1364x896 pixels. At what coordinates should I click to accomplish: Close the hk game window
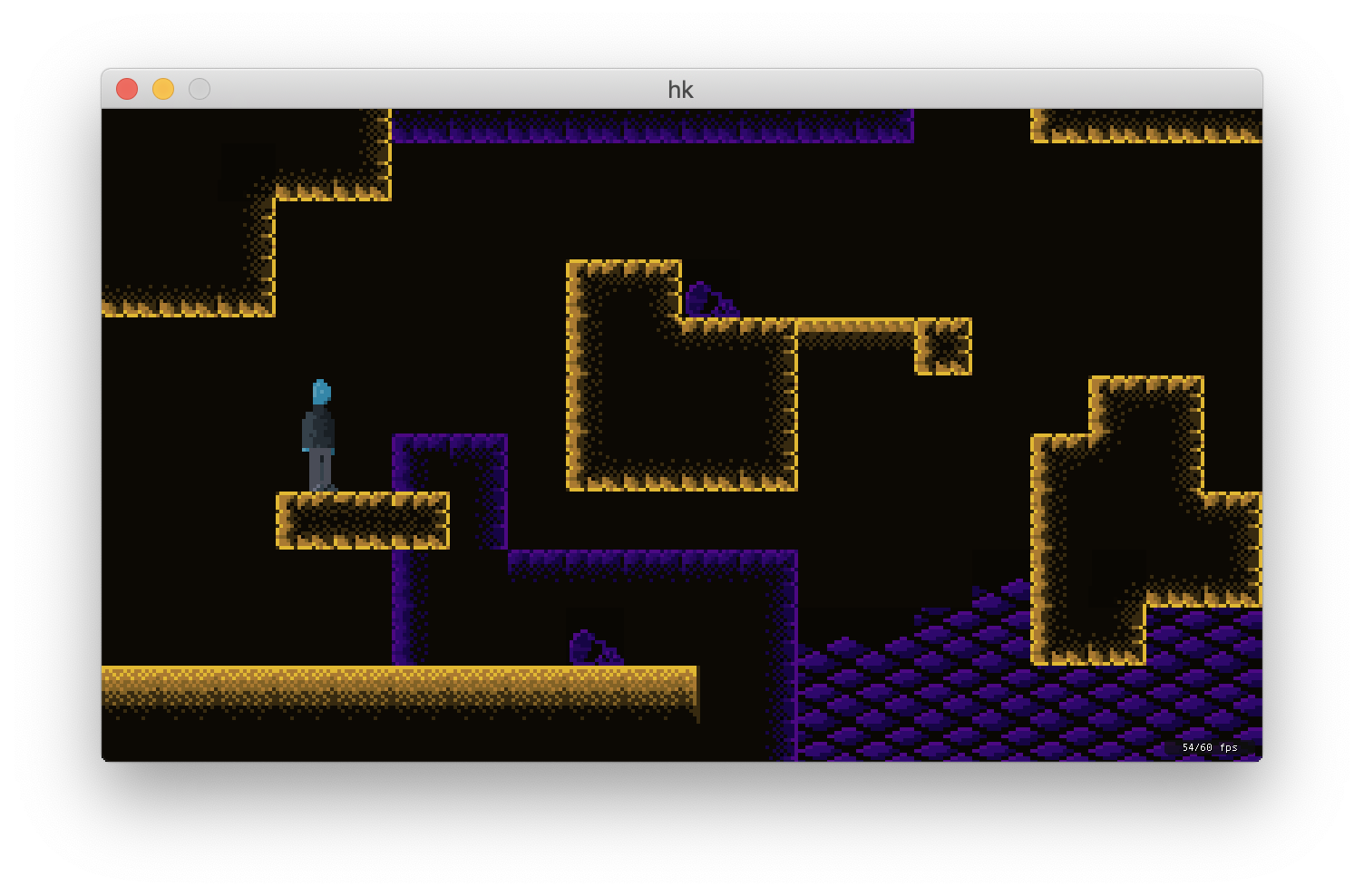click(127, 89)
